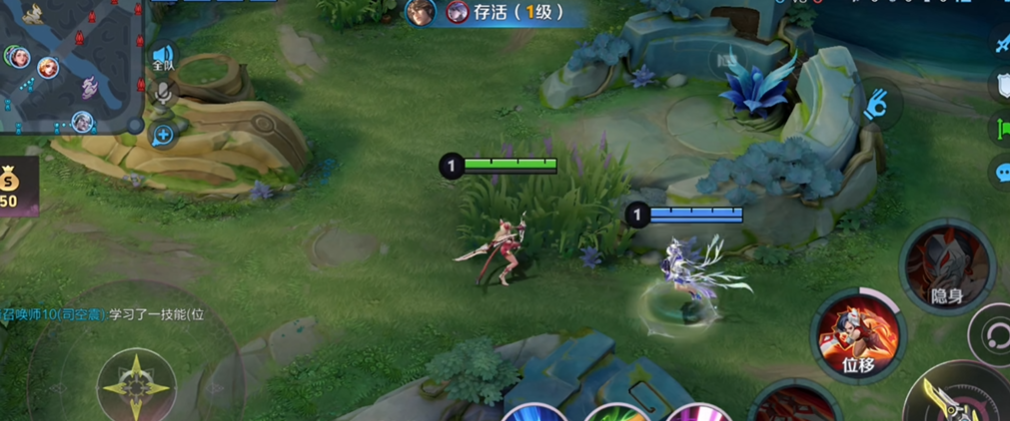Select the blue summoner spell icon
Image resolution: width=1010 pixels, height=421 pixels.
(x=530, y=413)
